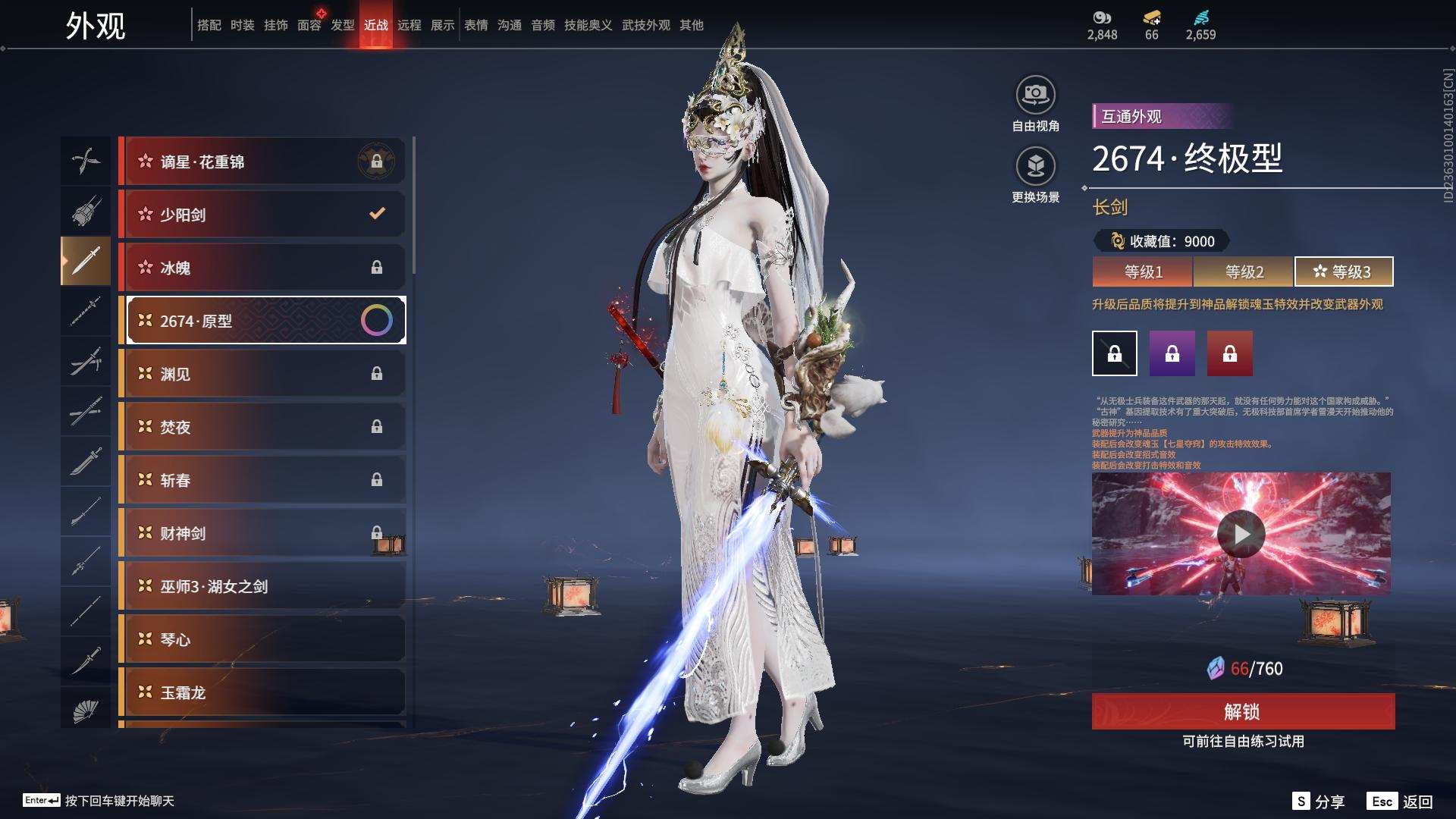Select the 巫师3·湖女之剑 skin
The width and height of the screenshot is (1456, 819).
pyautogui.click(x=262, y=586)
